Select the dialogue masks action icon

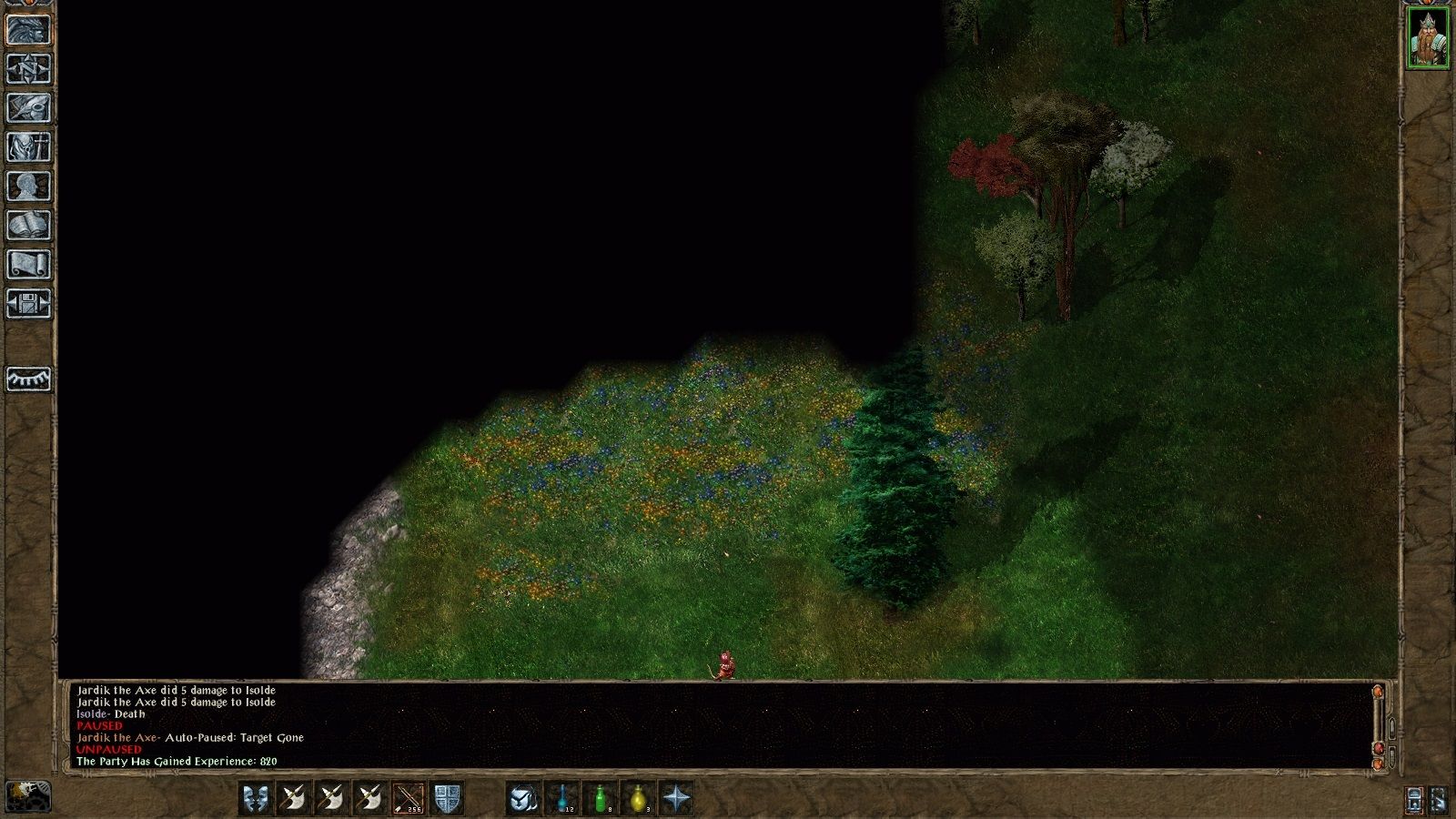click(255, 799)
